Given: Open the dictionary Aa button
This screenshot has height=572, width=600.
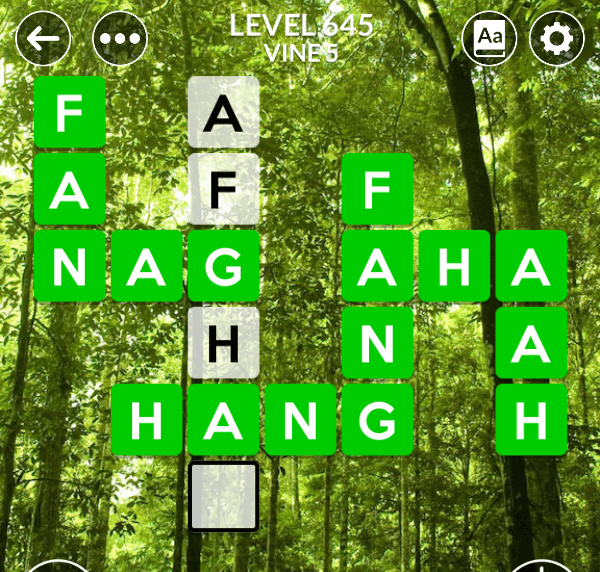Looking at the screenshot, I should tap(489, 39).
